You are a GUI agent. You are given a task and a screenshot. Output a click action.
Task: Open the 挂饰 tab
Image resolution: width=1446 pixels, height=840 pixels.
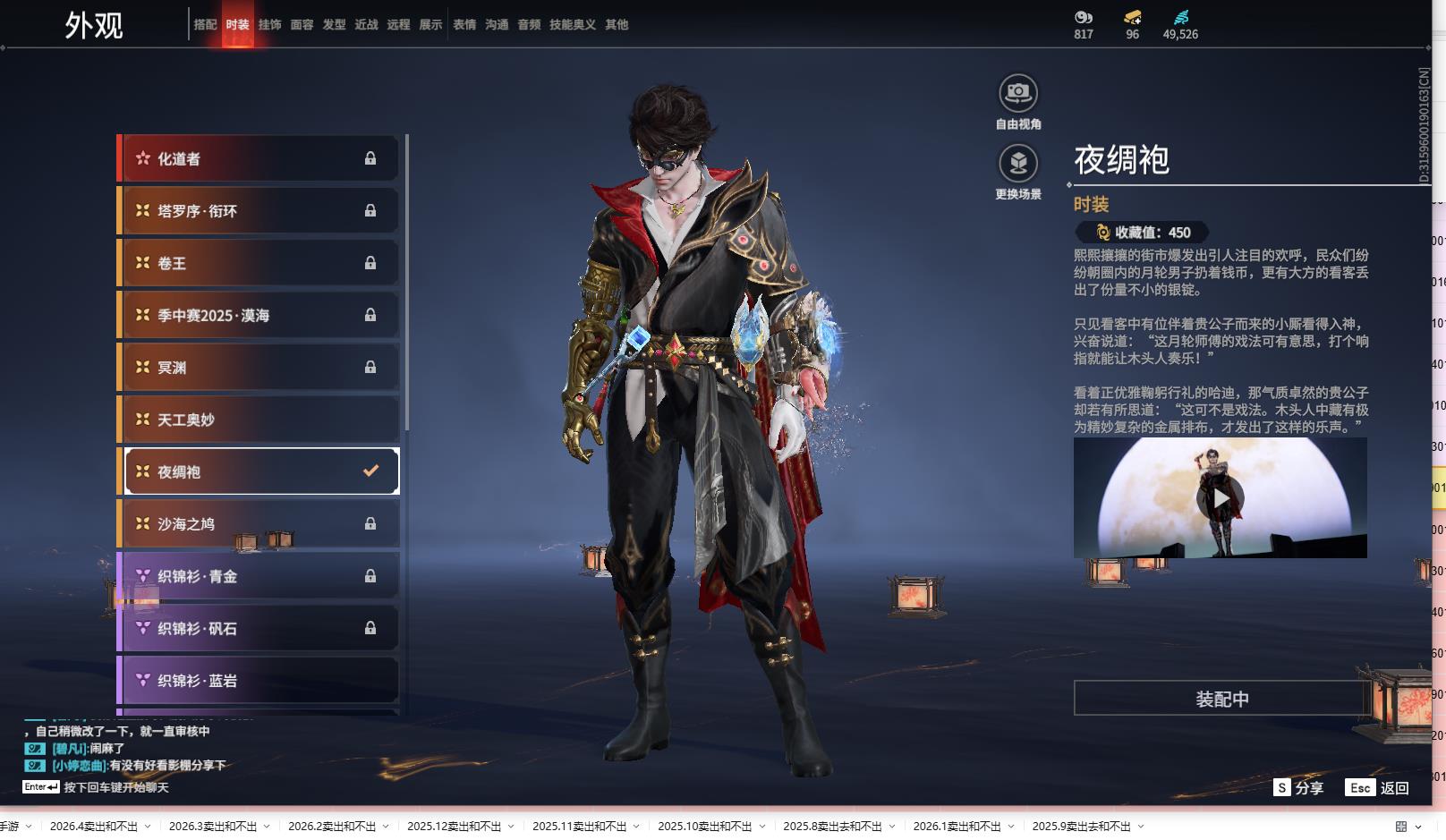pyautogui.click(x=269, y=25)
